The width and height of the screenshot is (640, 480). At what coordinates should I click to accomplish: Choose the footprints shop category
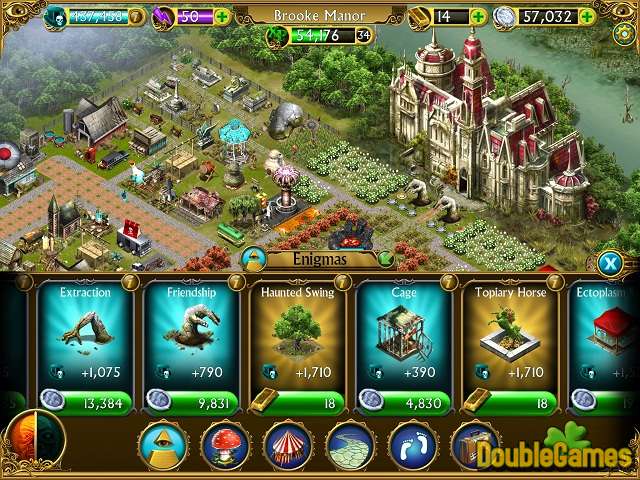(x=412, y=445)
